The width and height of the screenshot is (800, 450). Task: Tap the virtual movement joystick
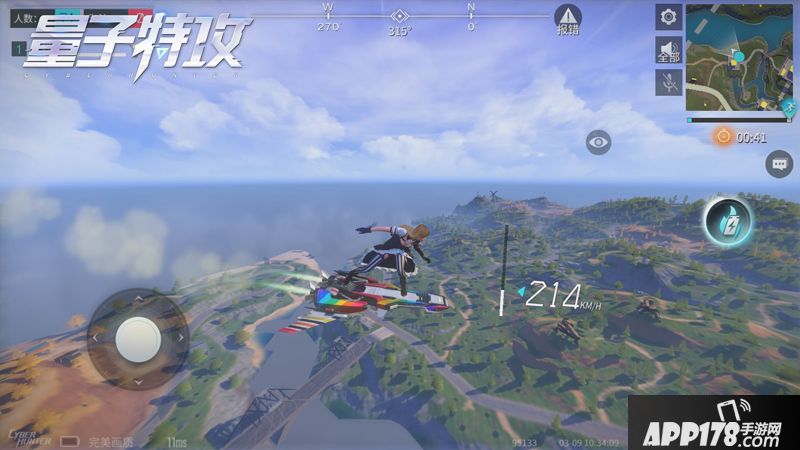point(137,339)
